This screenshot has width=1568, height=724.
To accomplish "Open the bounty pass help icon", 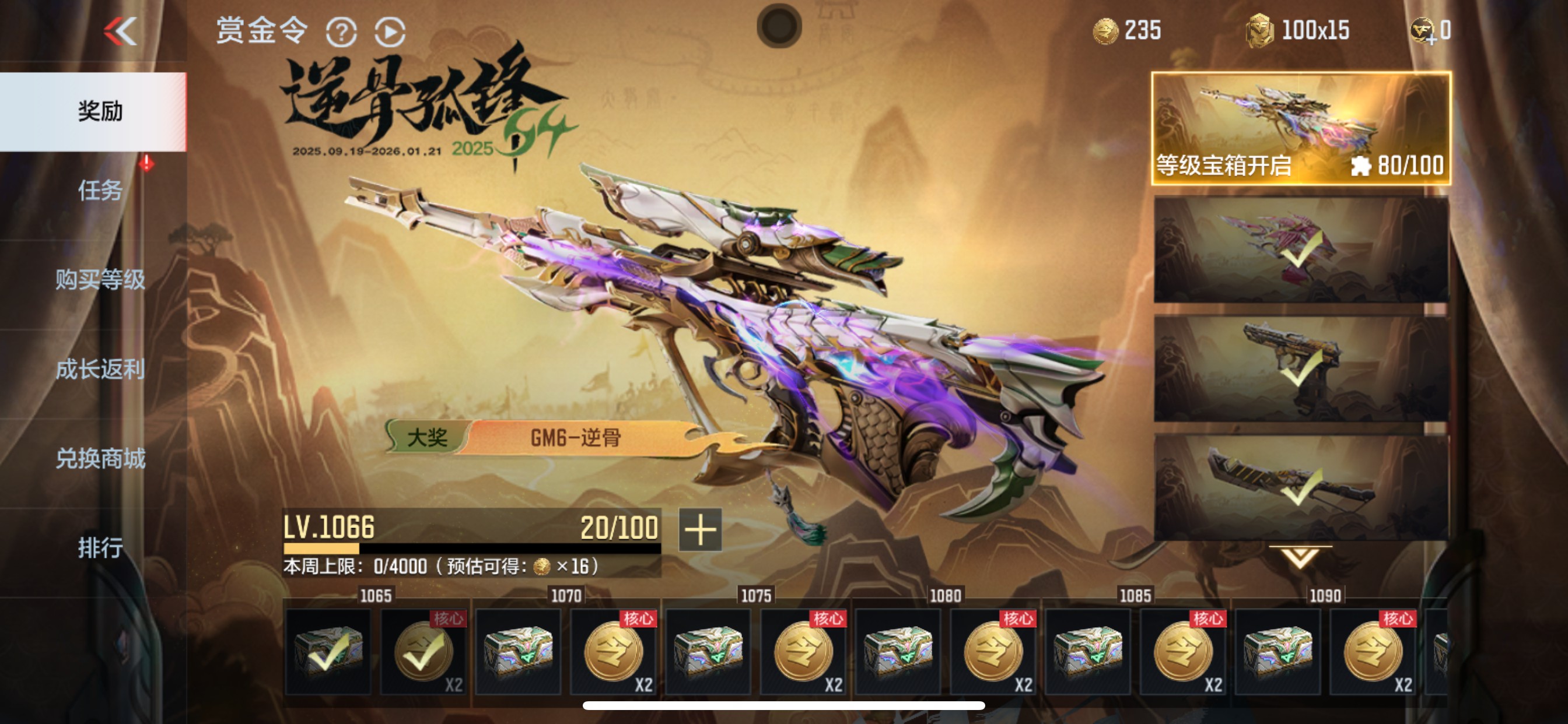I will [x=341, y=33].
